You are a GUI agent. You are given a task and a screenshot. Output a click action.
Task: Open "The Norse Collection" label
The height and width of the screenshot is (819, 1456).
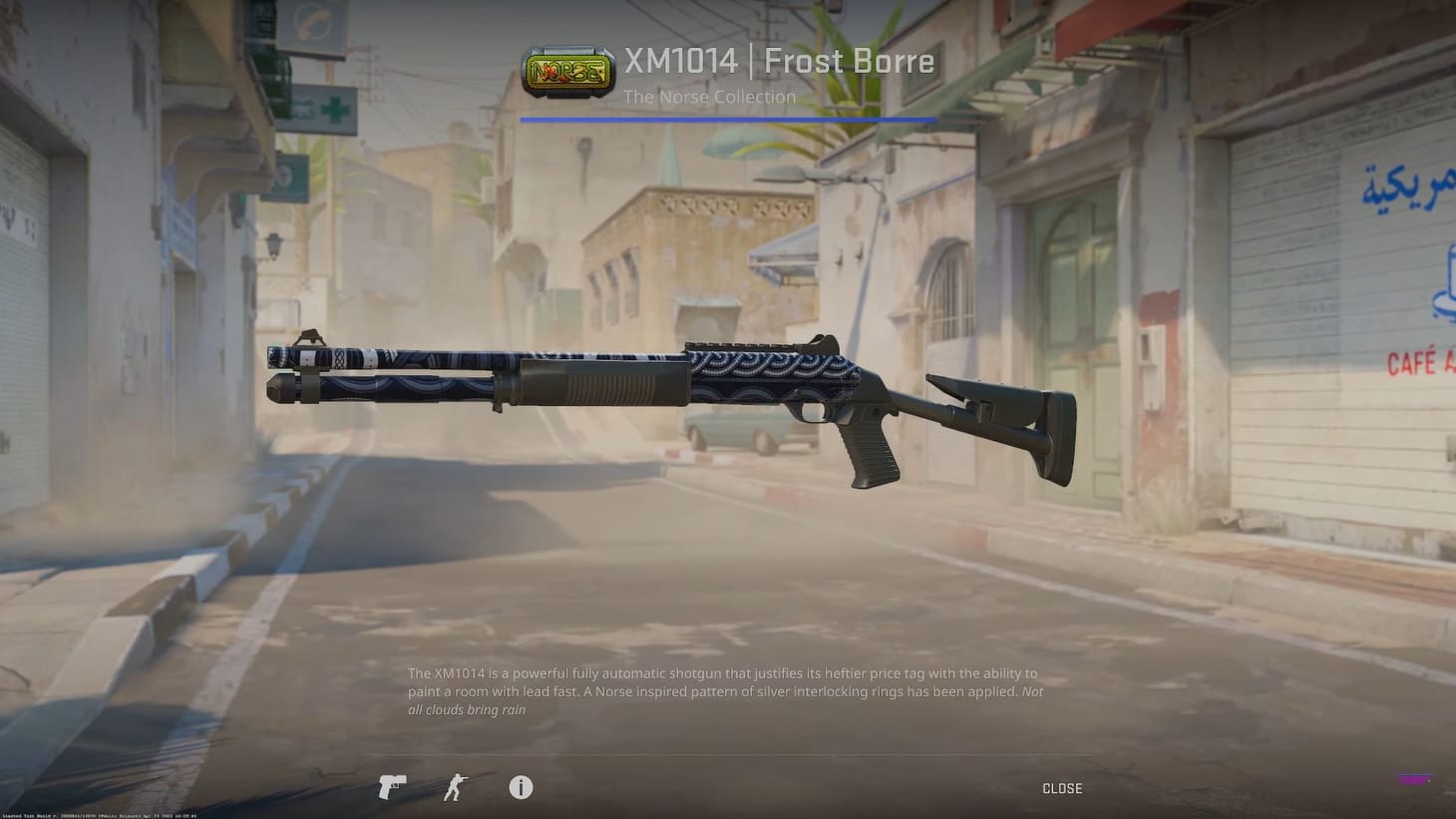(709, 97)
